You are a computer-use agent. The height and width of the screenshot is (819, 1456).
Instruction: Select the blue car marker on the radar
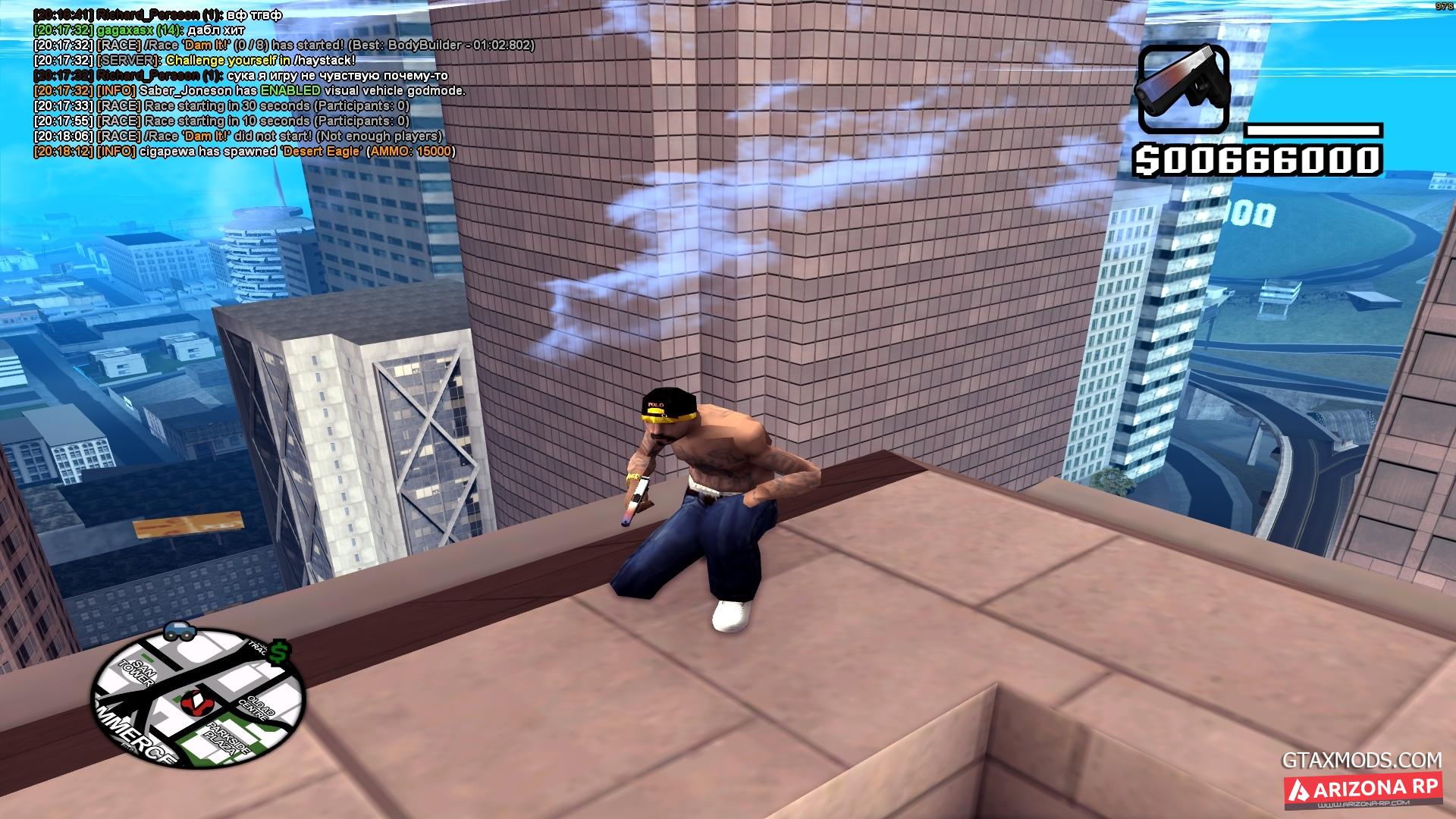179,631
